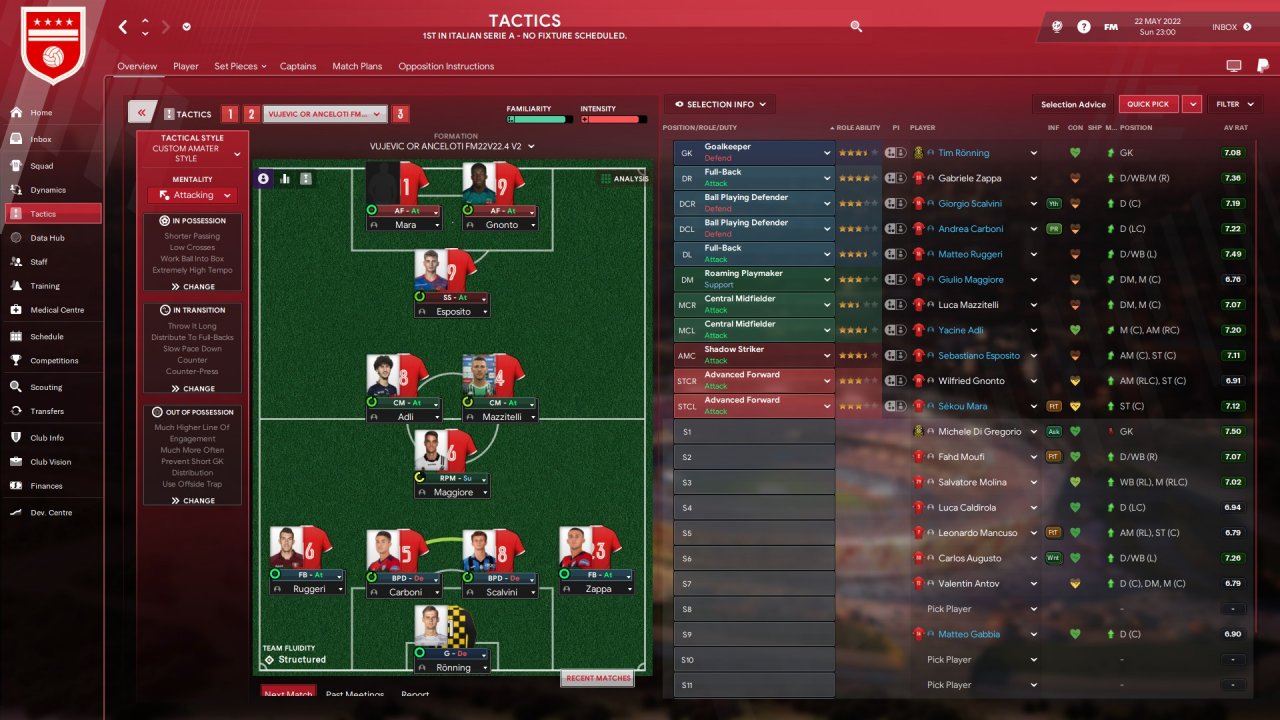Open the Transfers sidebar entry
Screen dimensions: 1280x720
click(x=46, y=411)
